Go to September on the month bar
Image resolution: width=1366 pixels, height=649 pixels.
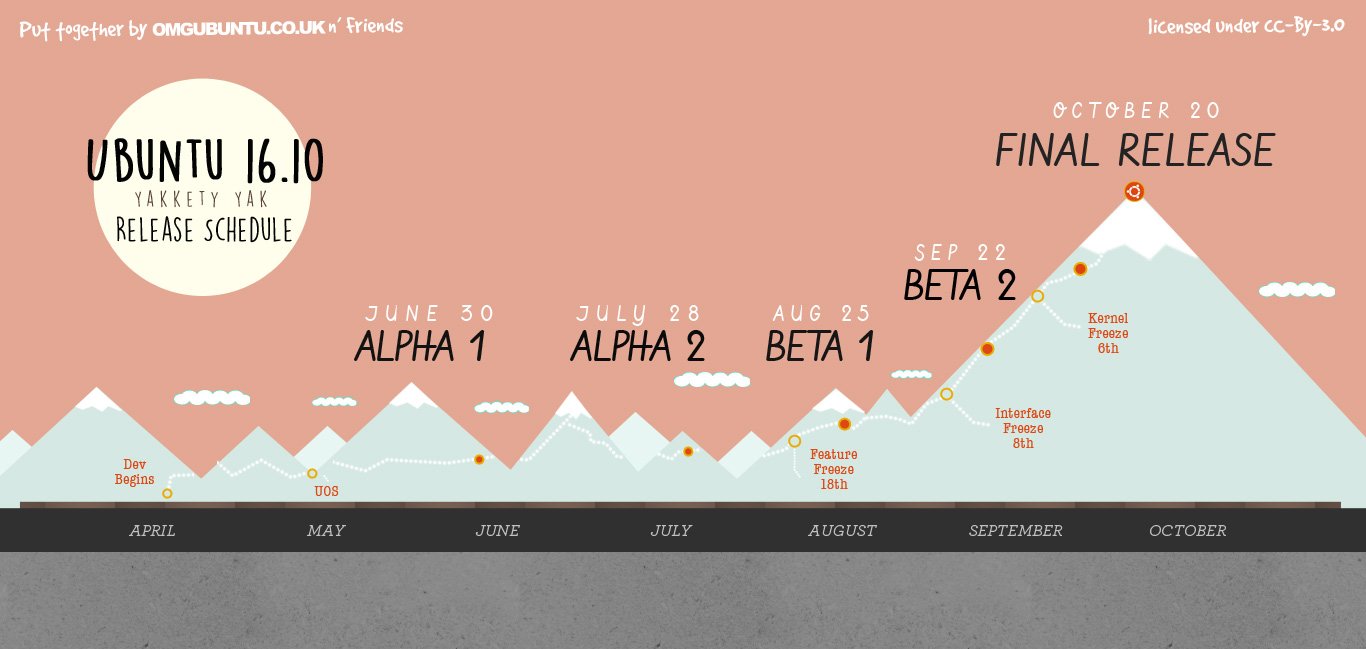(1016, 531)
